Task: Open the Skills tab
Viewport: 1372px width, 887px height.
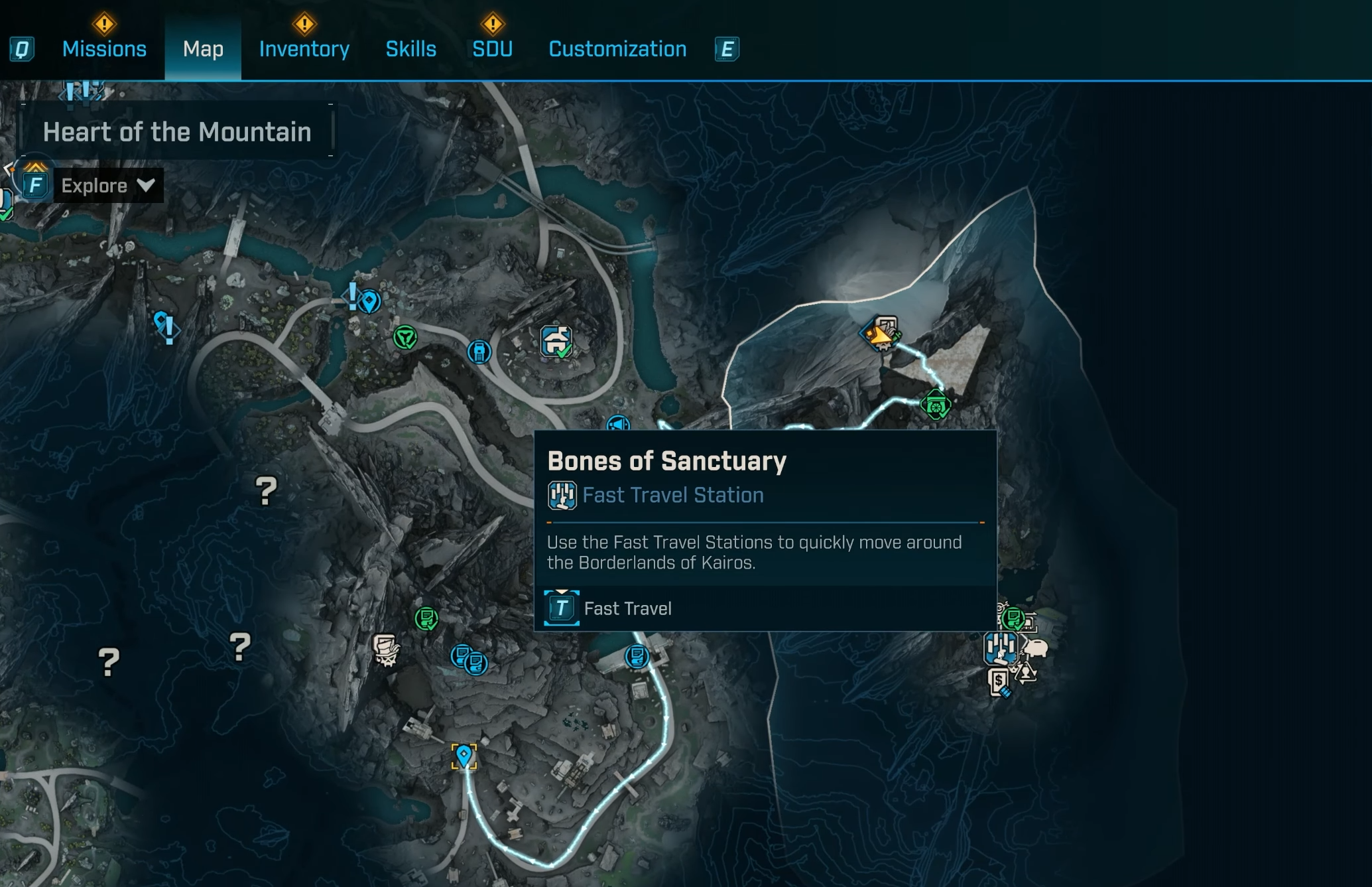Action: tap(410, 49)
